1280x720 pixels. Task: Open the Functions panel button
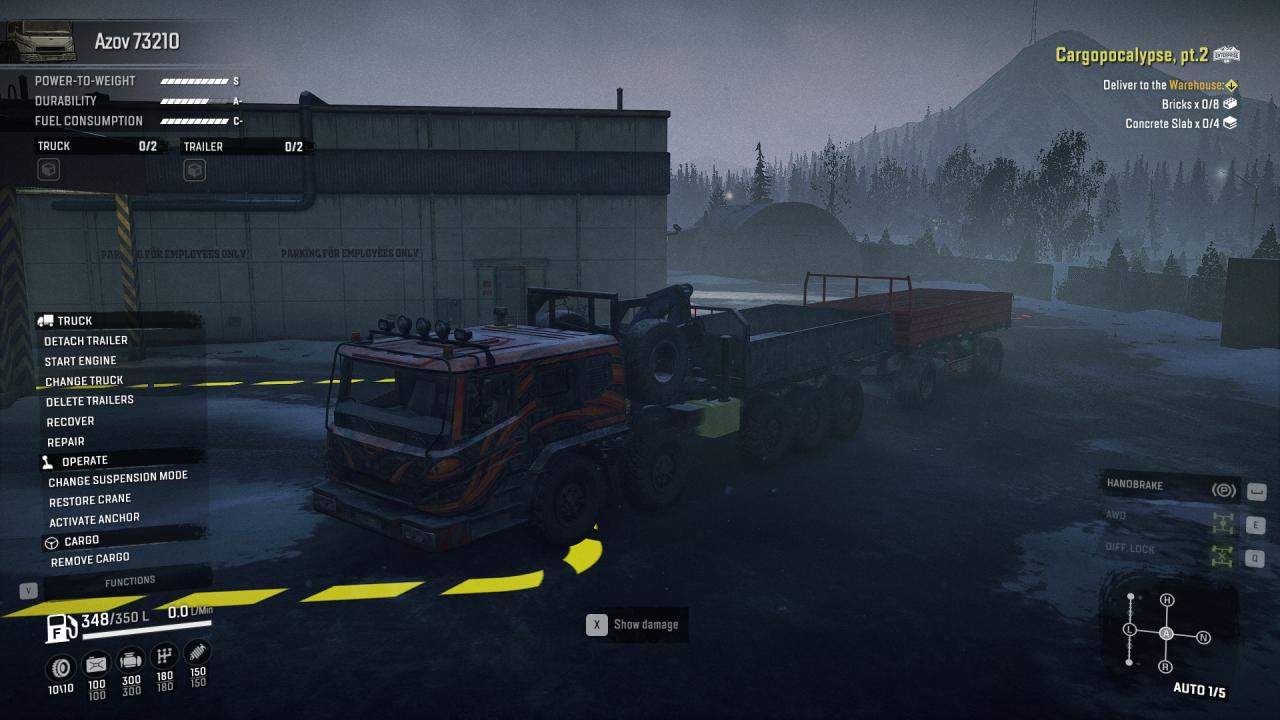pyautogui.click(x=130, y=581)
